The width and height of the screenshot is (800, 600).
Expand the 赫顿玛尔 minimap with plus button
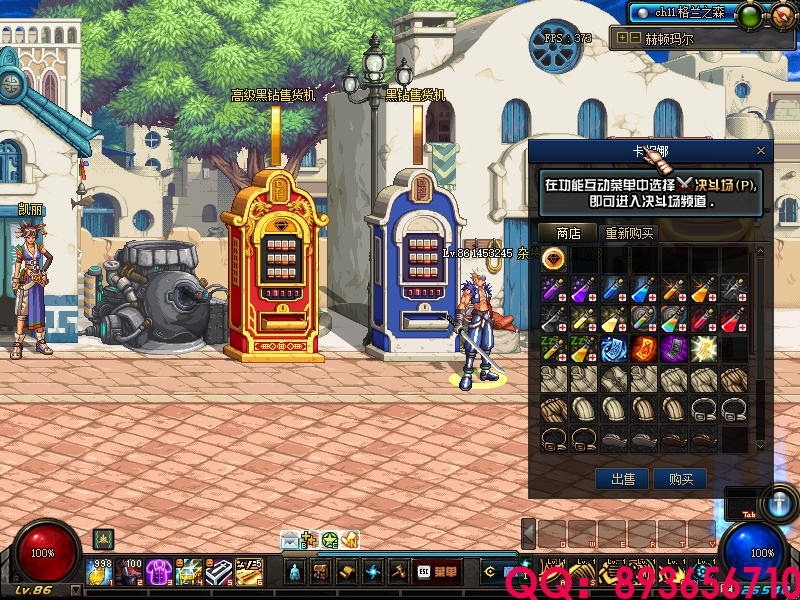623,38
